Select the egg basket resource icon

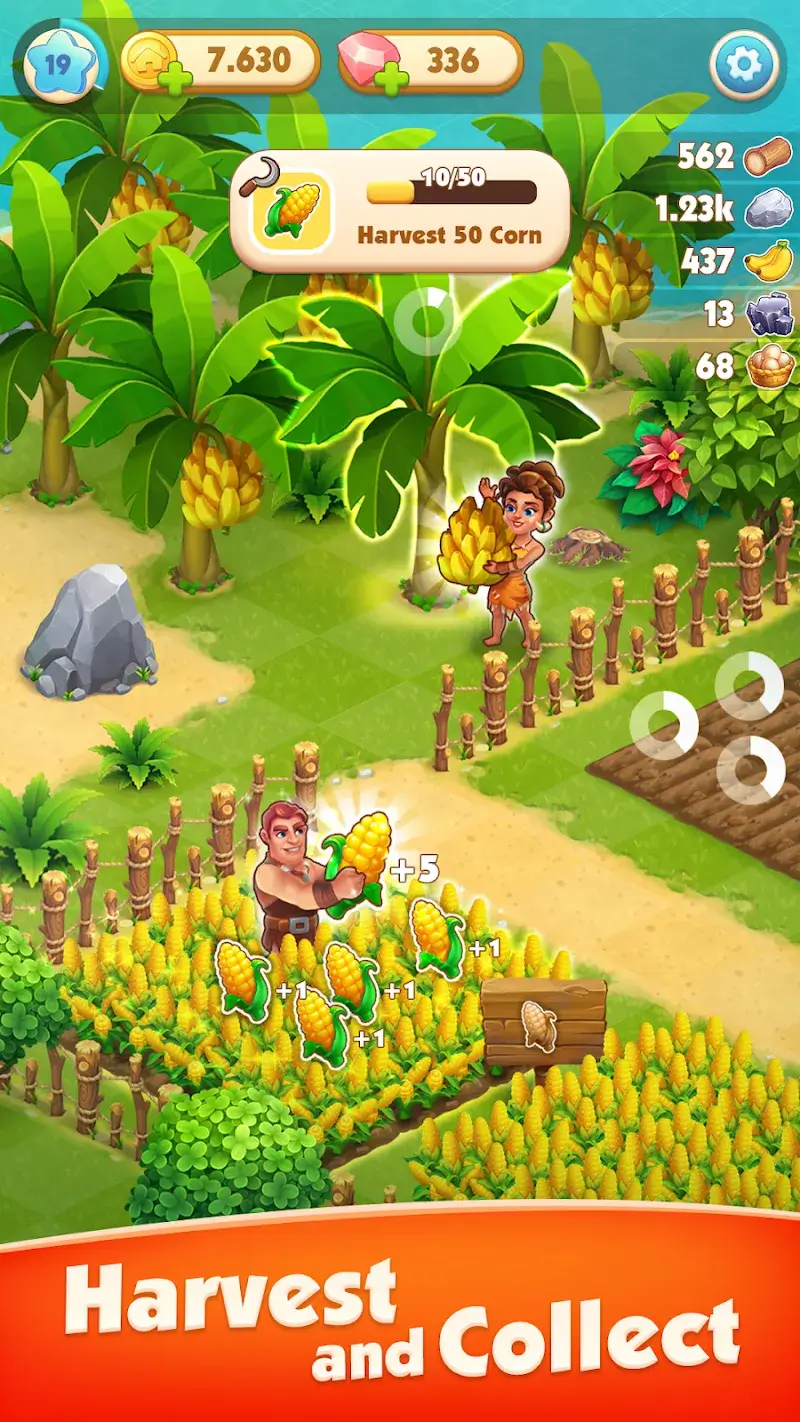pyautogui.click(x=770, y=367)
